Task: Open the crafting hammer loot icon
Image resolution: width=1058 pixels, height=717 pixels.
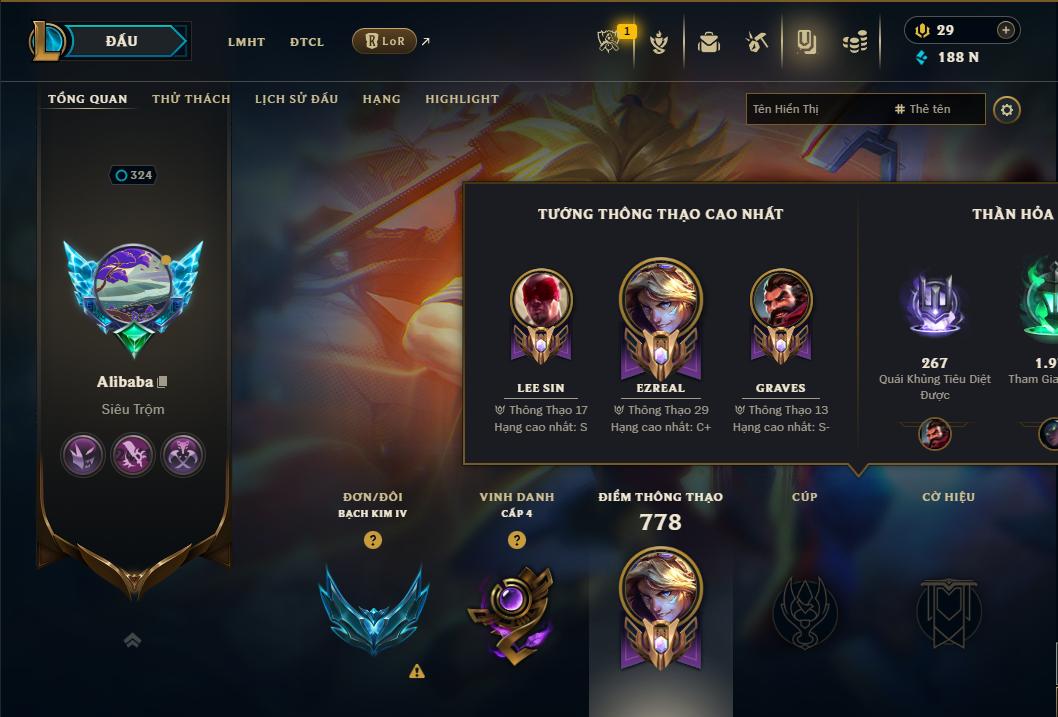Action: point(757,42)
